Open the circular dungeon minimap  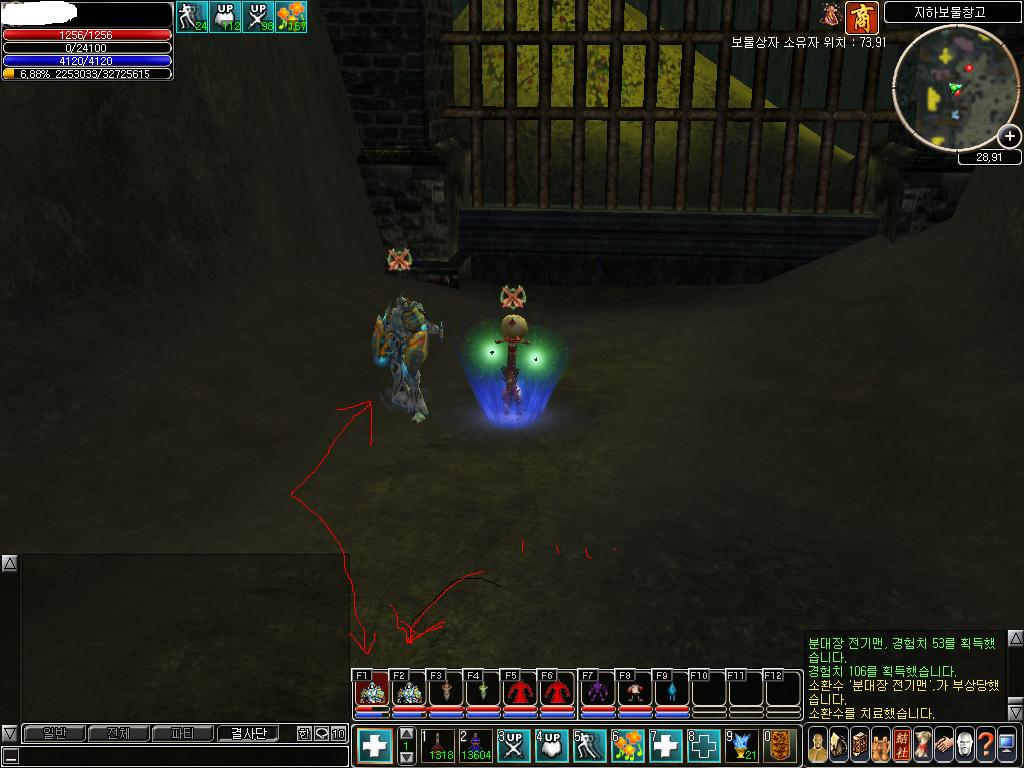[951, 87]
